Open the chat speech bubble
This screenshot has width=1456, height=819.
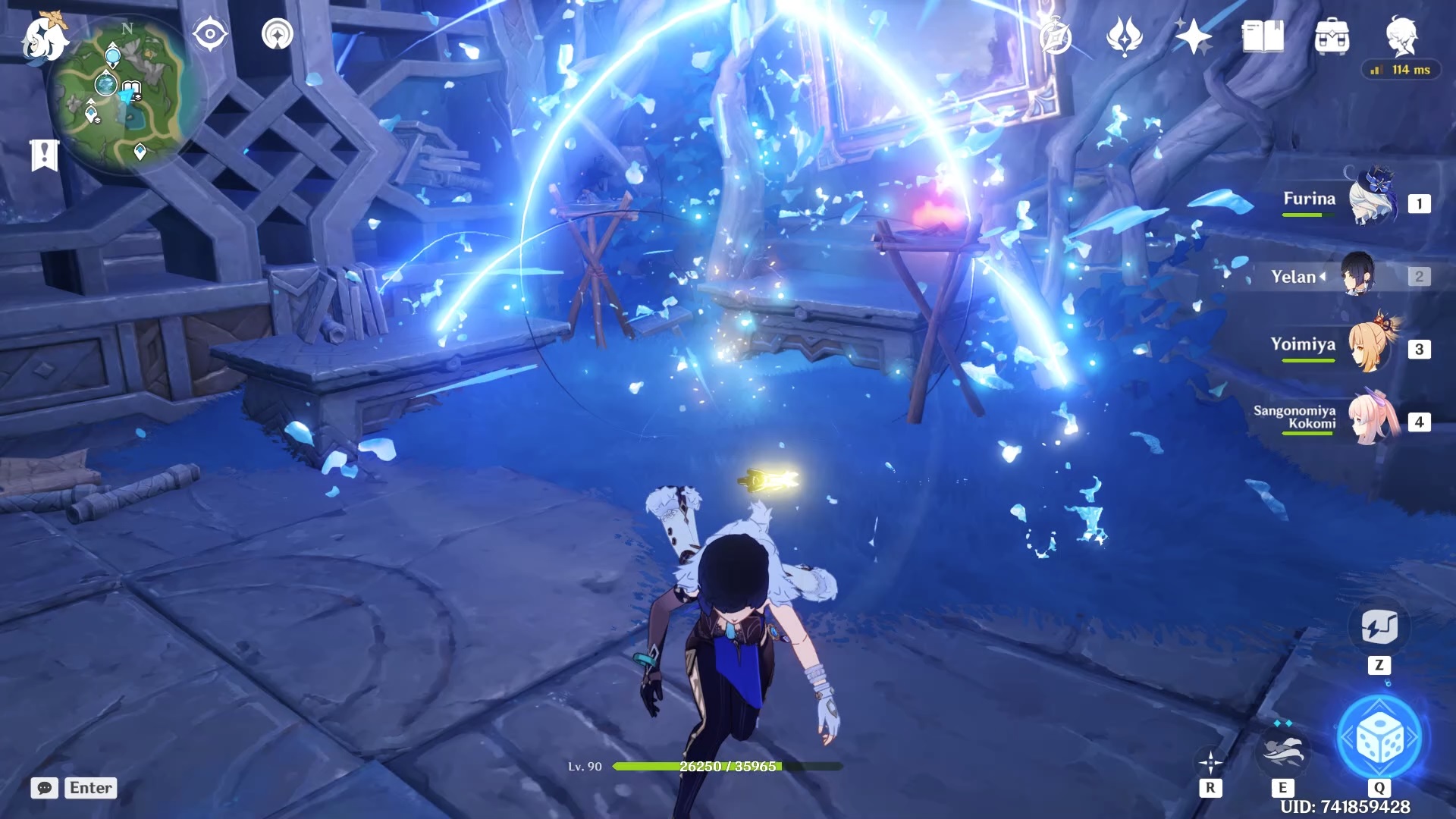[x=45, y=788]
